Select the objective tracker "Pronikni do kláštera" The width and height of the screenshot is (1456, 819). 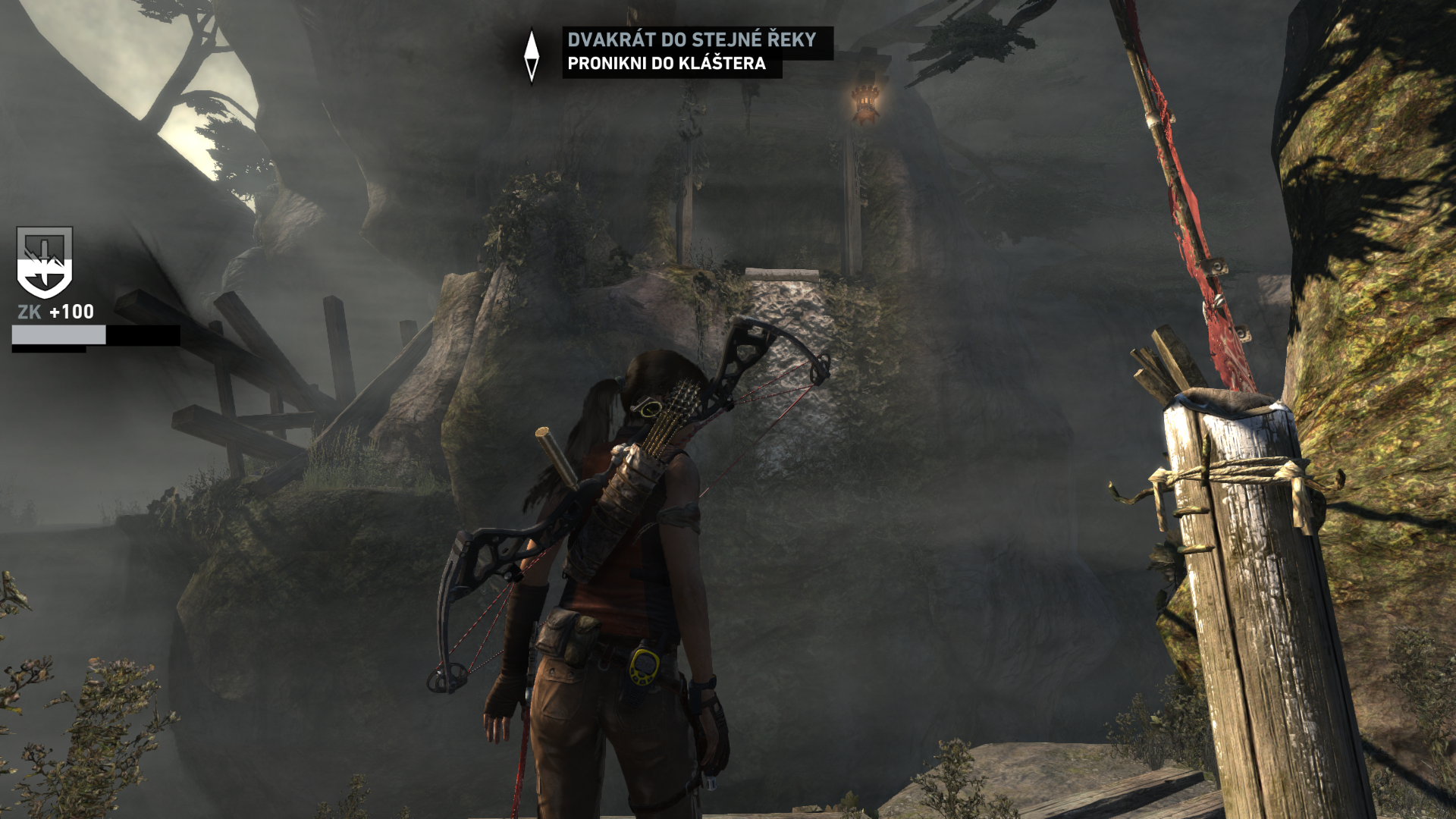point(667,64)
